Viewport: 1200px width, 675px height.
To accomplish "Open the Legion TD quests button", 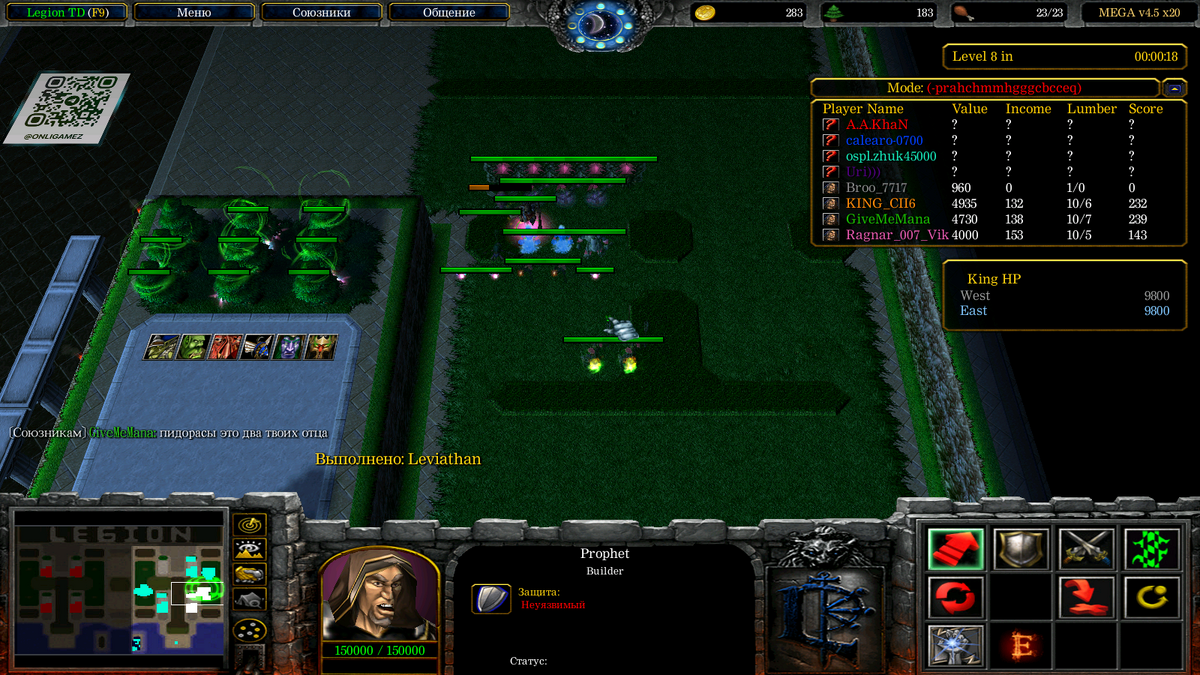I will pyautogui.click(x=67, y=13).
